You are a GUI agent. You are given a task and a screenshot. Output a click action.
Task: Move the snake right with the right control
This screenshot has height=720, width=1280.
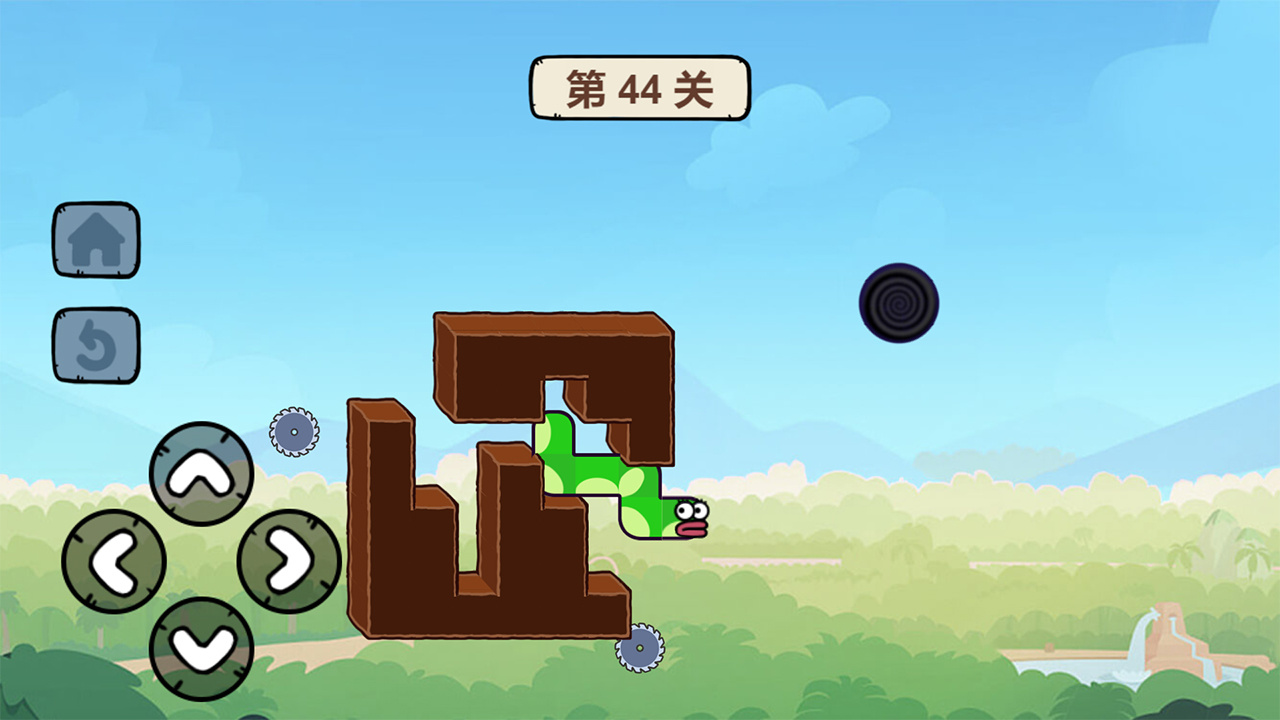point(285,562)
